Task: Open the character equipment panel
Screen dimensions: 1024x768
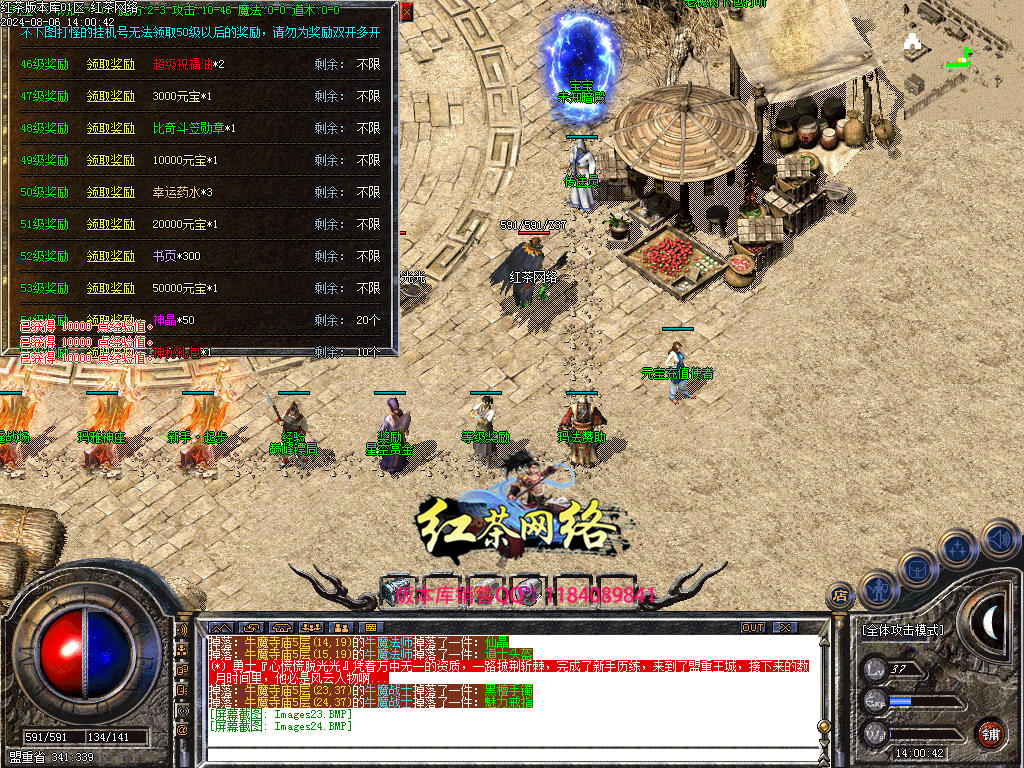Action: (x=877, y=590)
